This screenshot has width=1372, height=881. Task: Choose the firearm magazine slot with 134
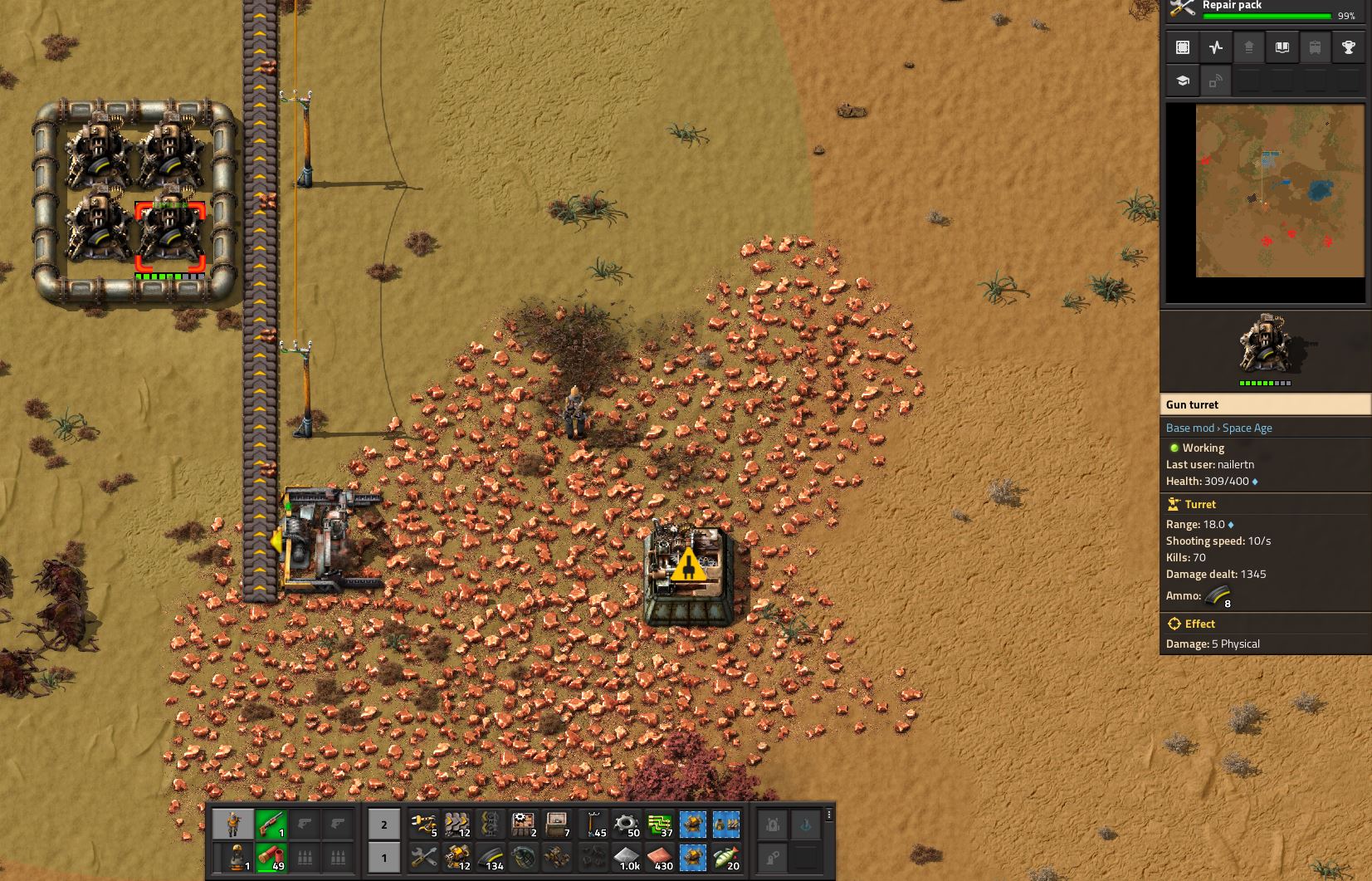491,858
